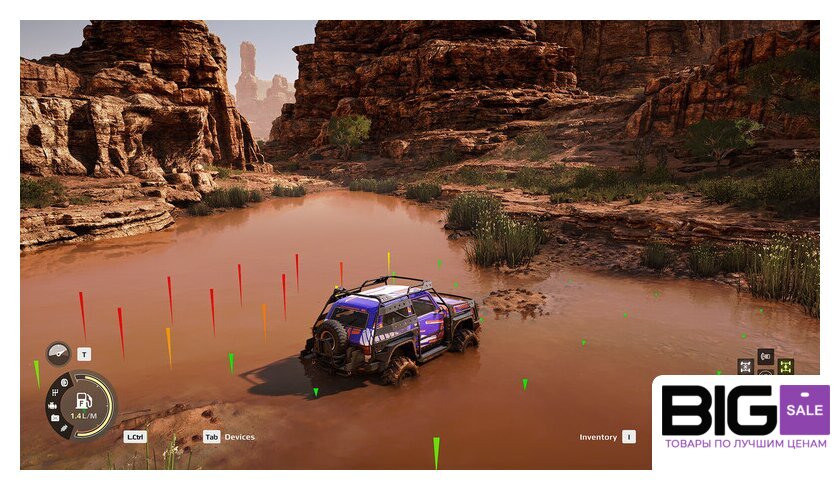Toggle the green drivetrain mode icon
This screenshot has height=490, width=840.
click(786, 366)
